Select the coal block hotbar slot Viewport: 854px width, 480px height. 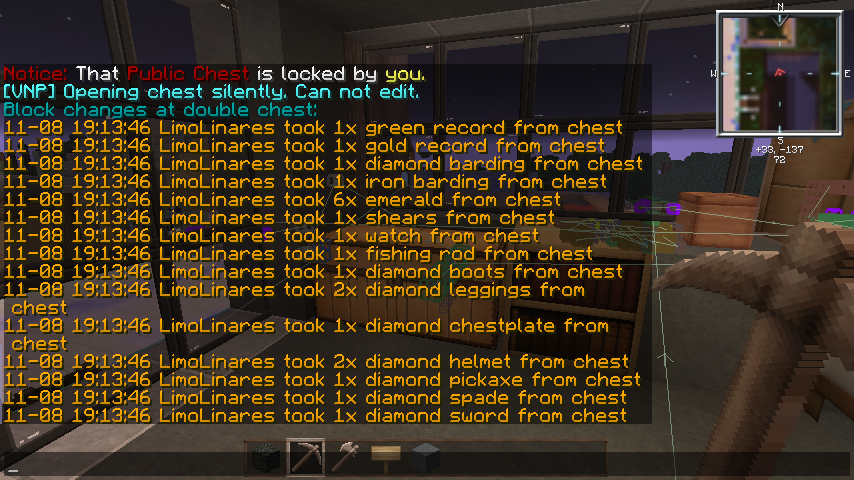point(265,457)
